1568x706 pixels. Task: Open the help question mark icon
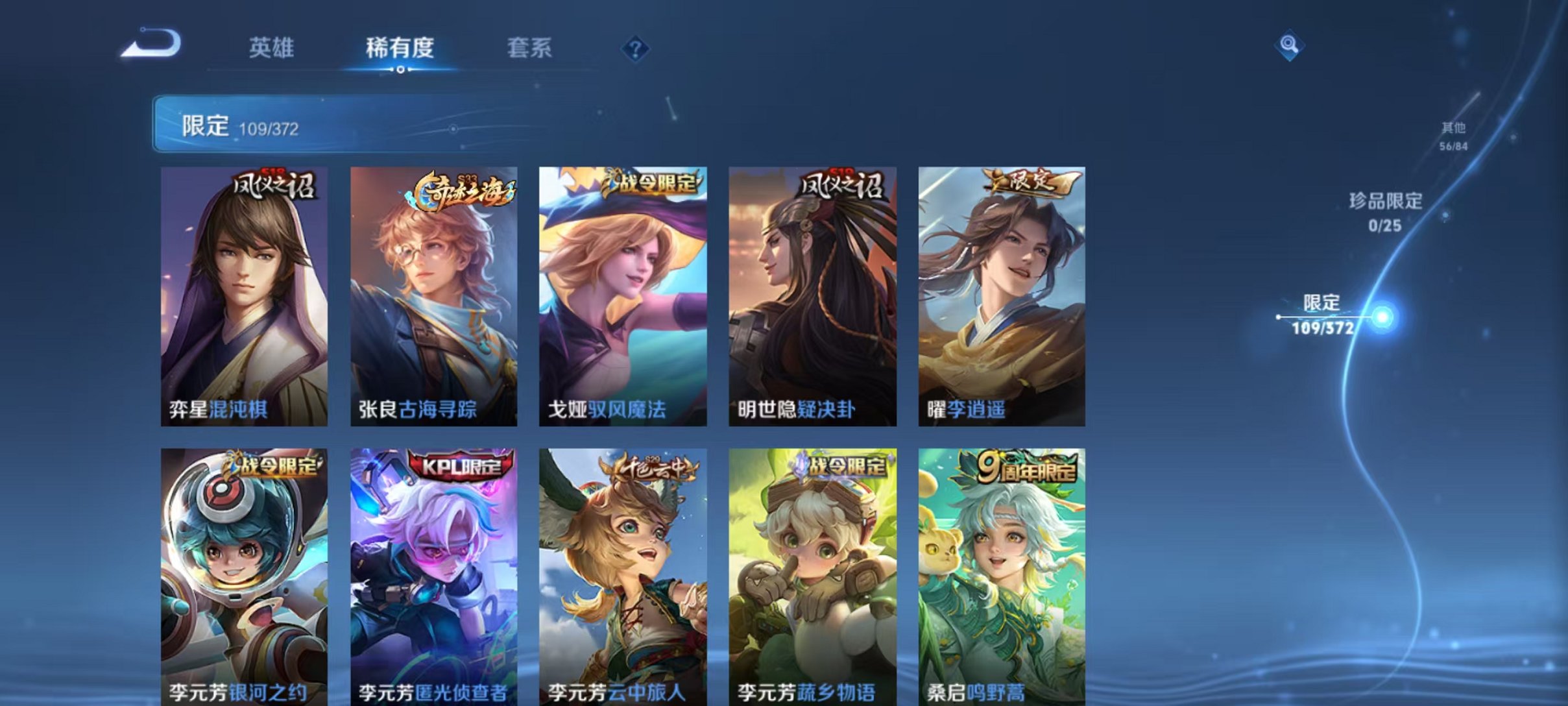point(636,49)
